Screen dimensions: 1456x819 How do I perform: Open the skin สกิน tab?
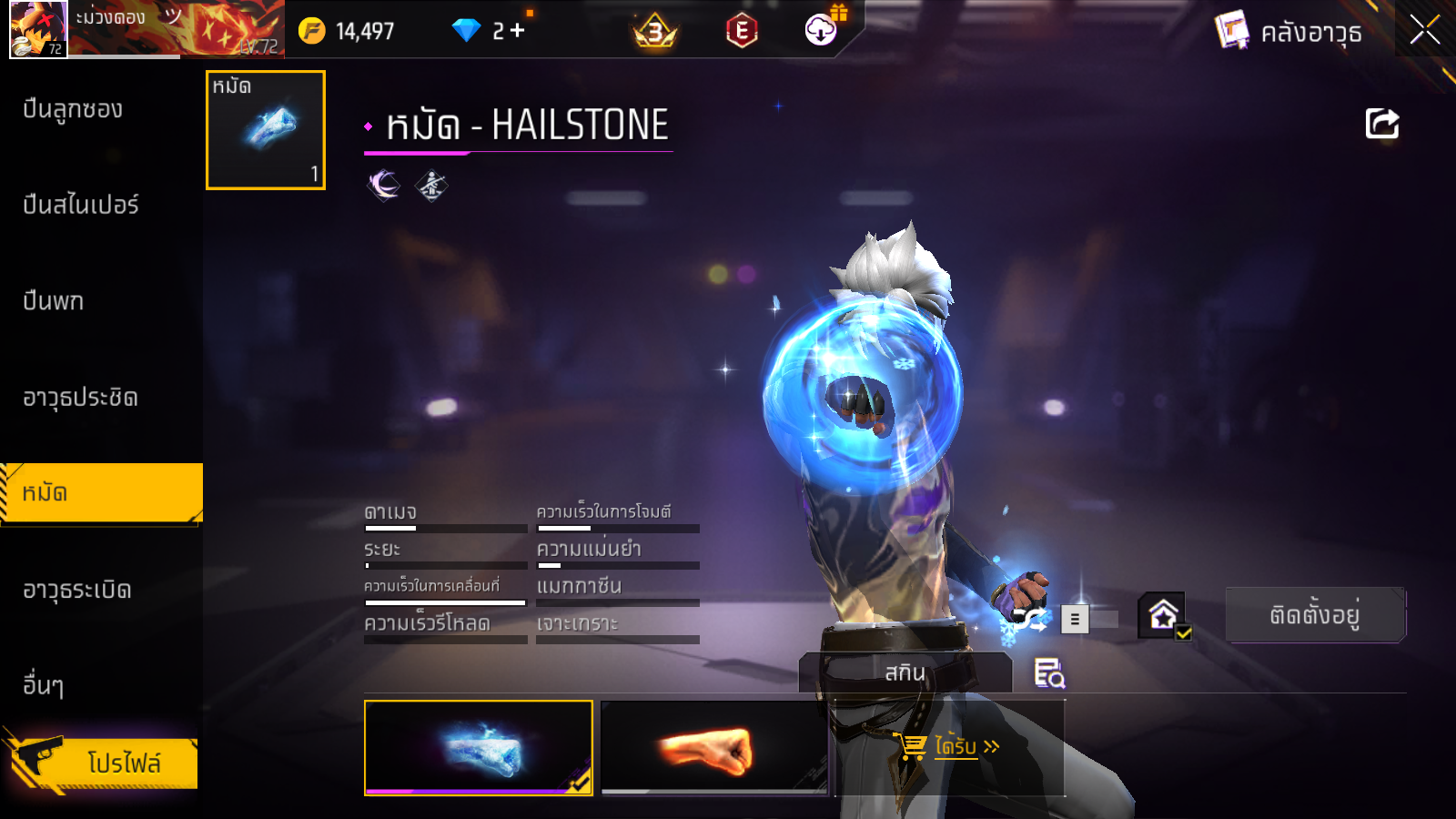pyautogui.click(x=905, y=672)
